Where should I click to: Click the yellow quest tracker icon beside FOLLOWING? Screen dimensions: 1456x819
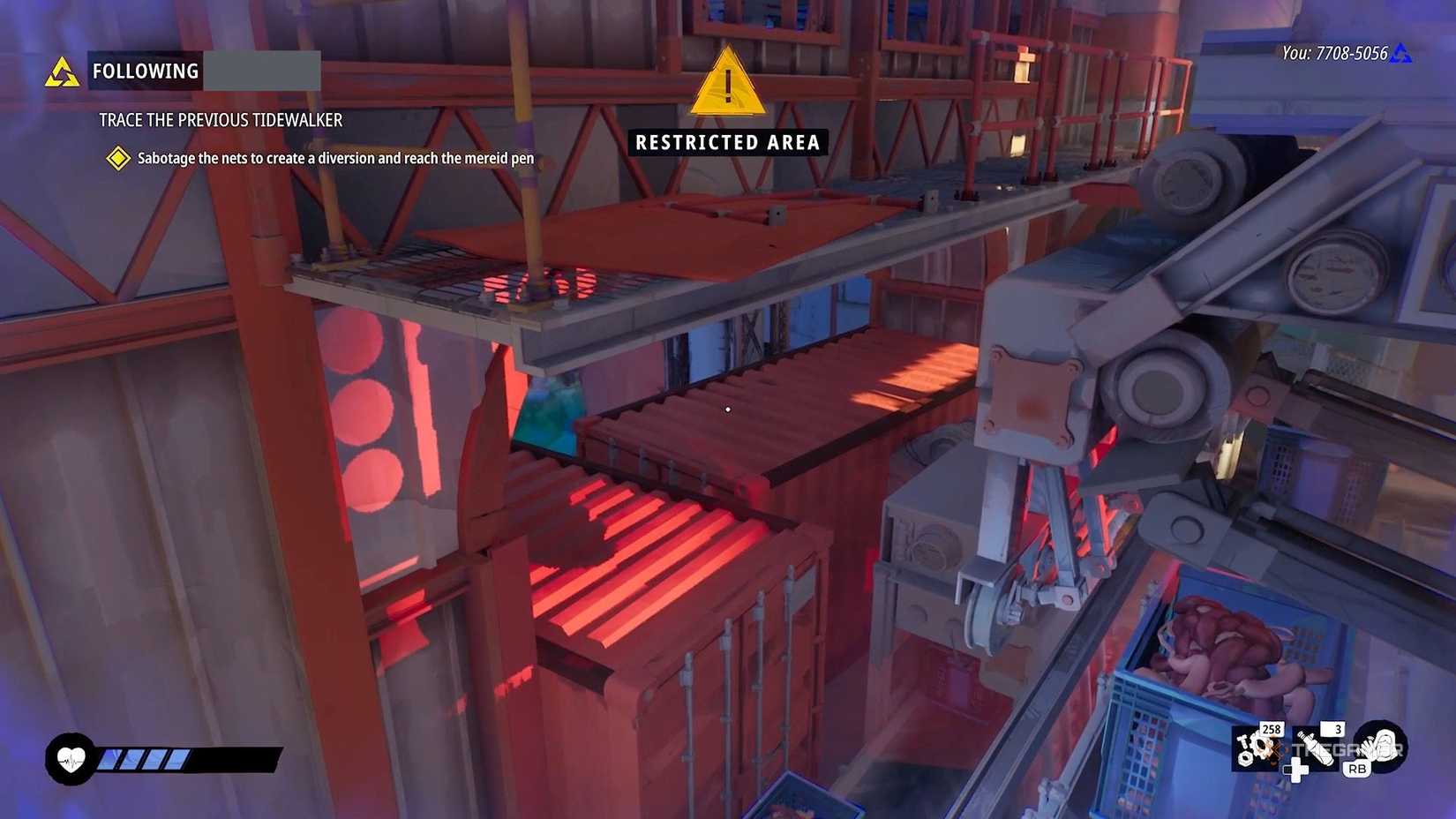pos(62,71)
